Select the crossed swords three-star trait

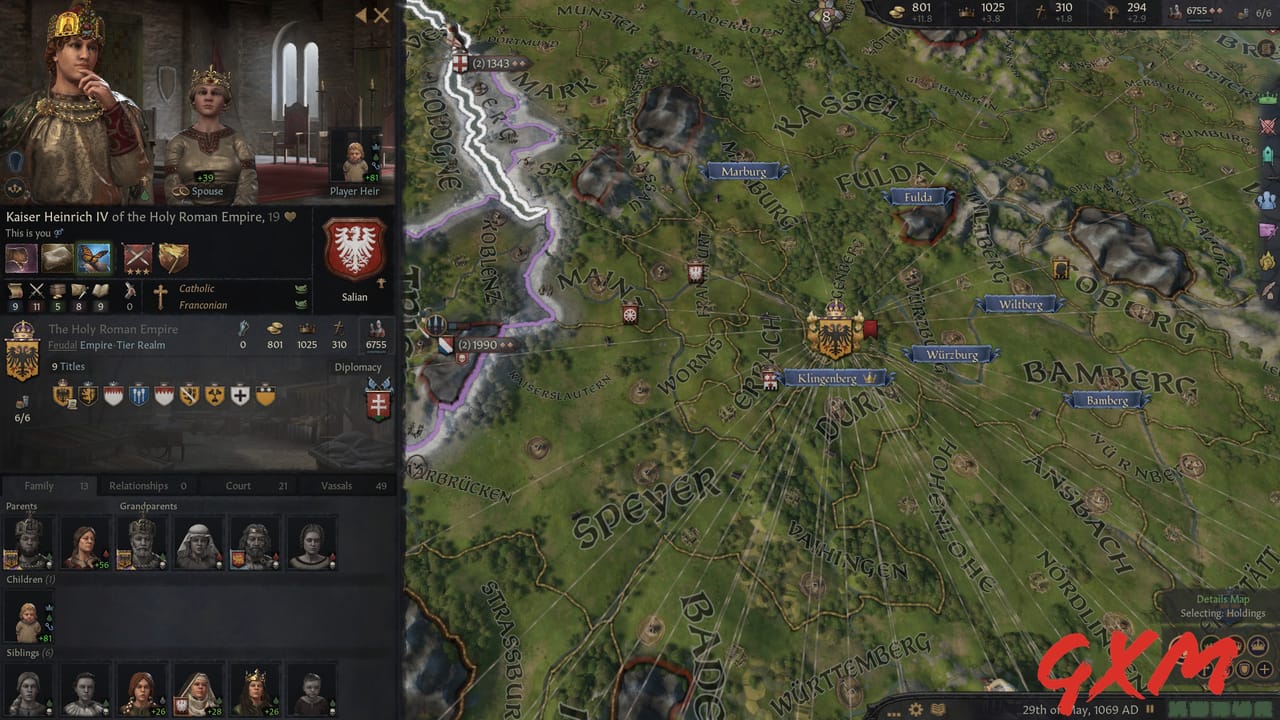click(x=138, y=258)
